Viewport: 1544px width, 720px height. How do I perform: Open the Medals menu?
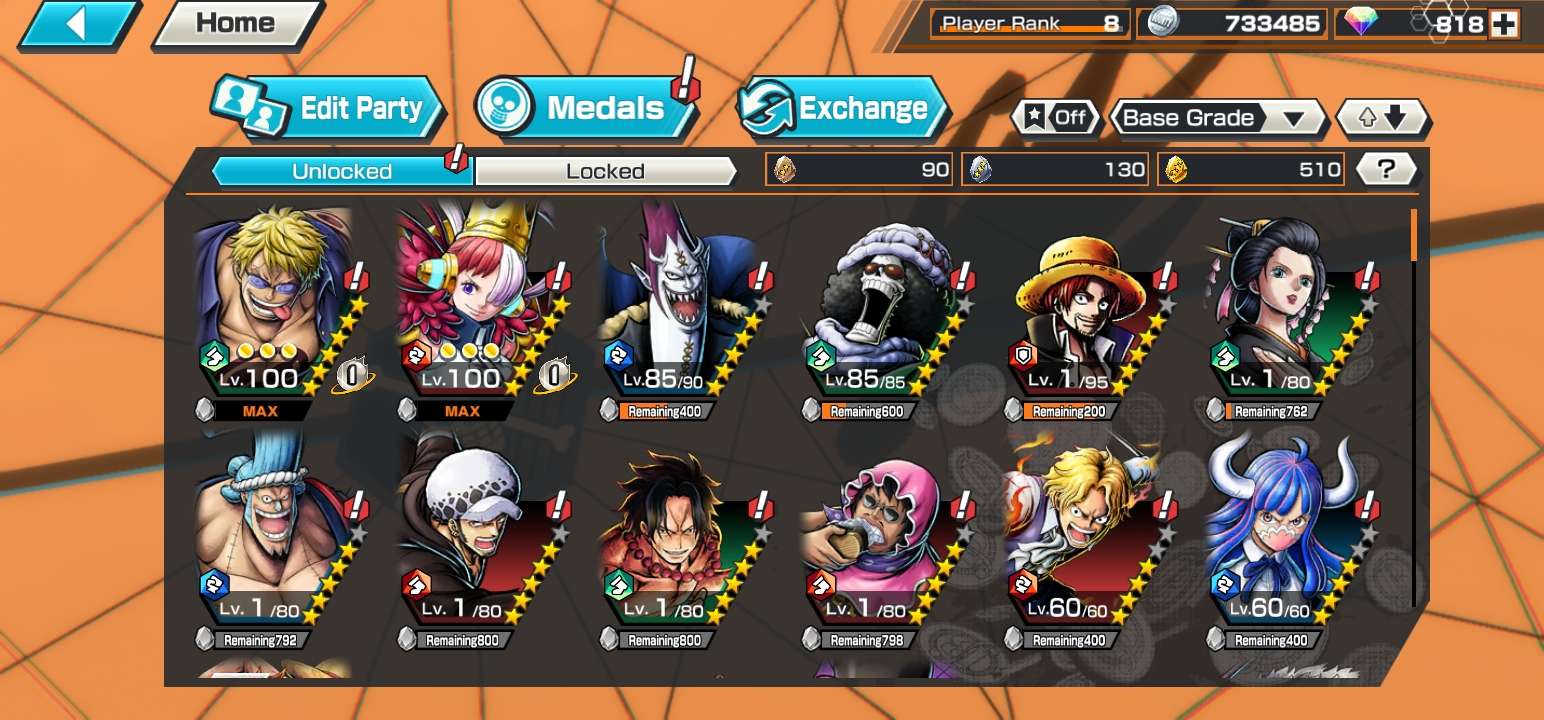pyautogui.click(x=588, y=108)
